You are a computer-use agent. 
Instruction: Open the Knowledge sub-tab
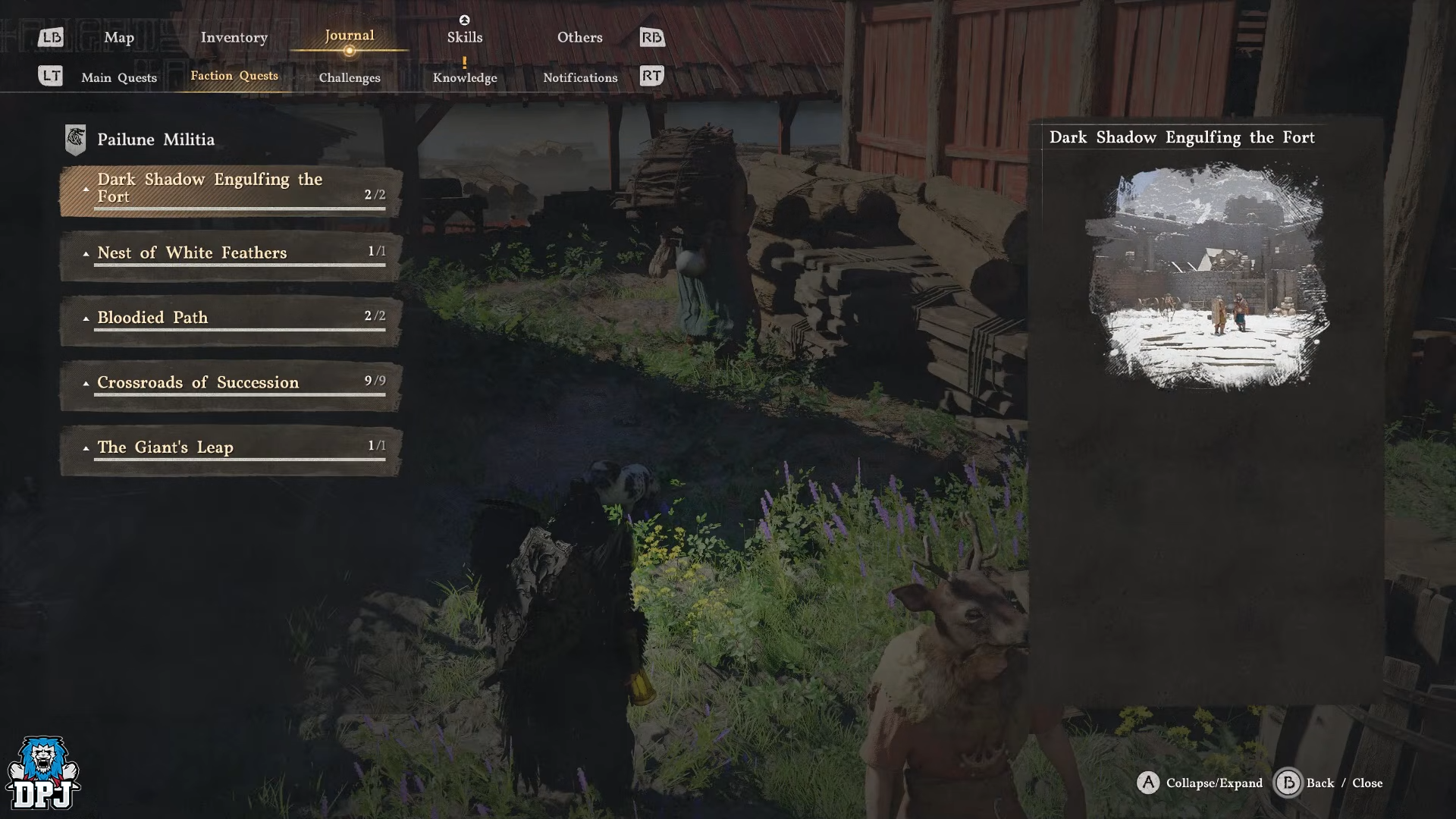tap(465, 77)
